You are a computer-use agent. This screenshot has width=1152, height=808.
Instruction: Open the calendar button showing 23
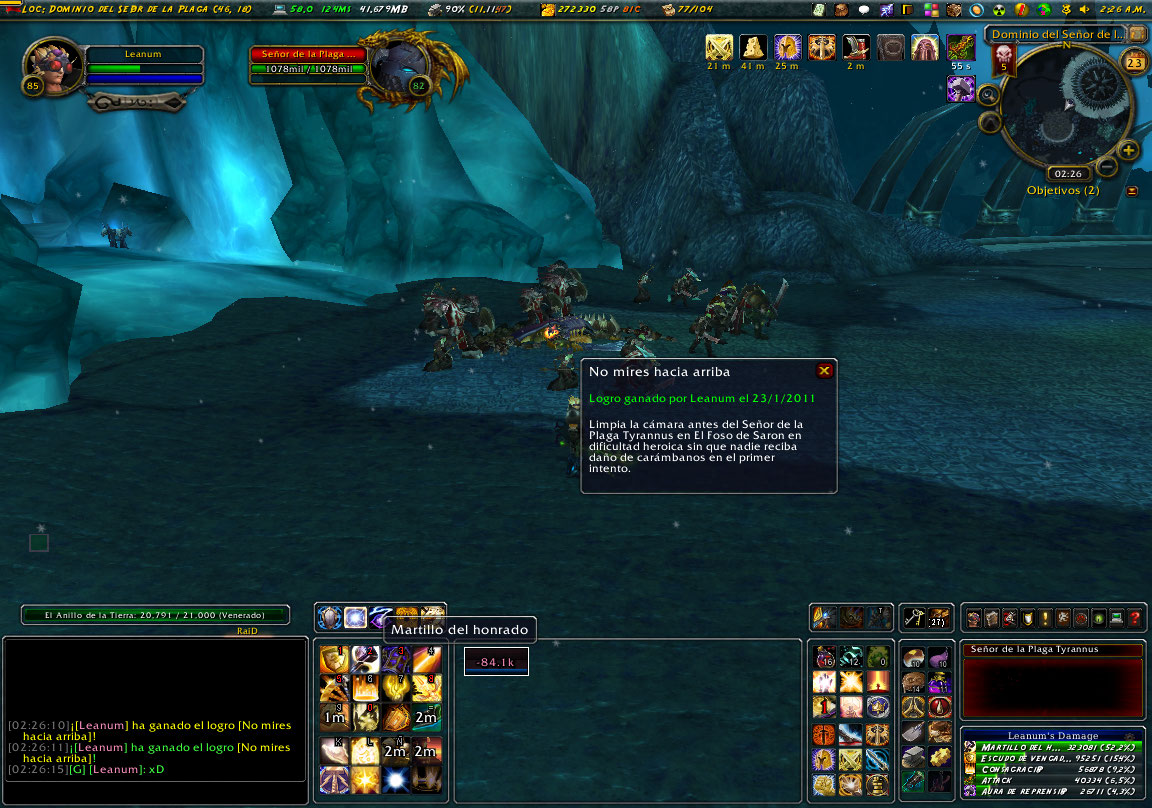point(1135,62)
